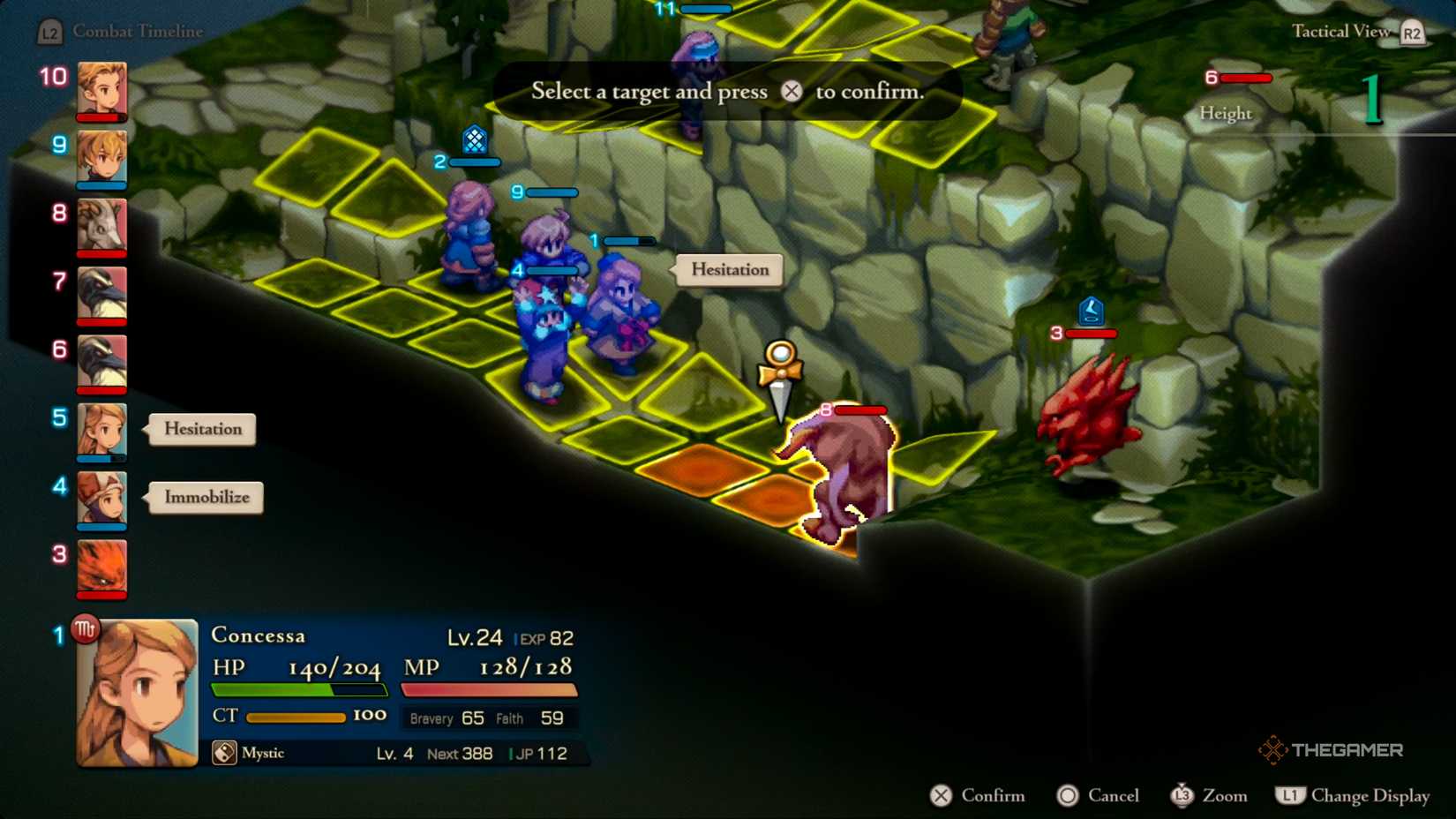1456x819 pixels.
Task: Click the Hesitation tooltip on the battlefield
Action: pos(730,270)
